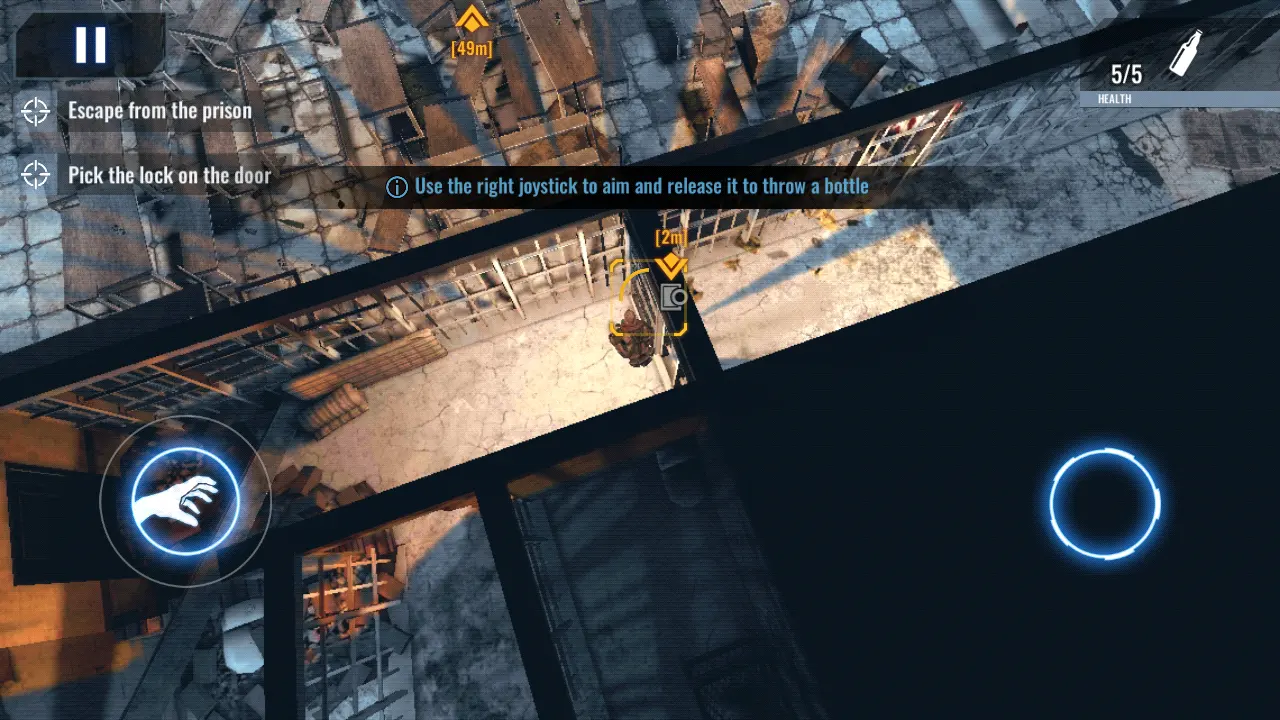Pause the game
1280x720 pixels.
pos(90,44)
